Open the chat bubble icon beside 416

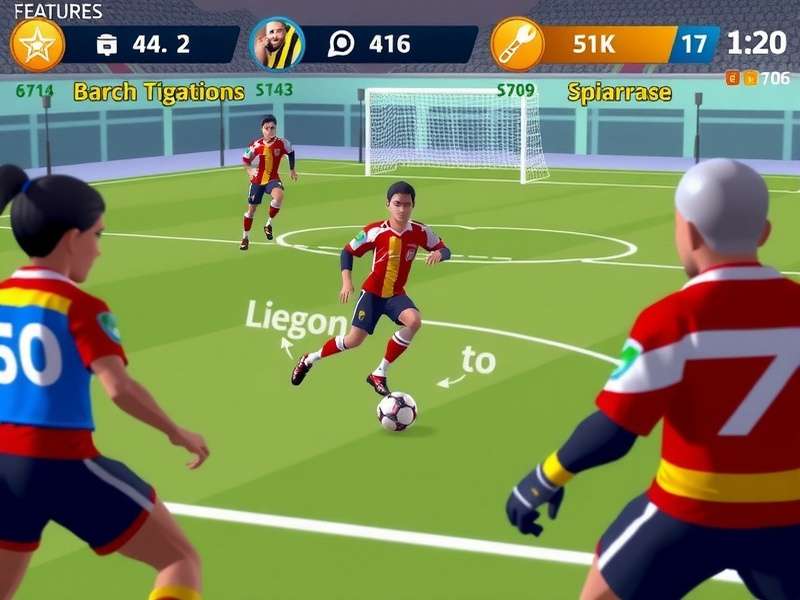[x=341, y=45]
